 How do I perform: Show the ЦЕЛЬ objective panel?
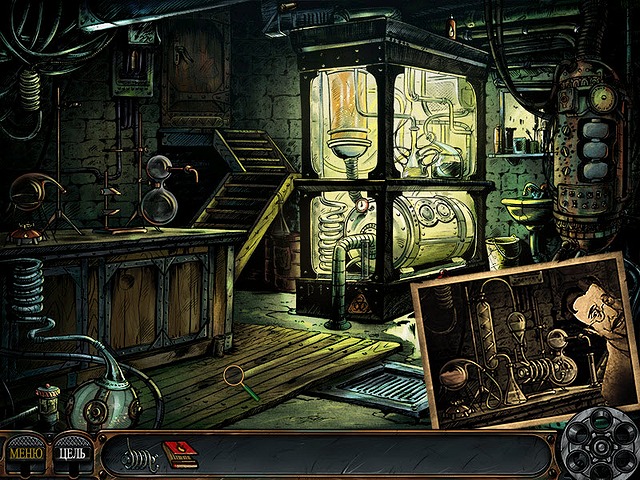[x=72, y=453]
